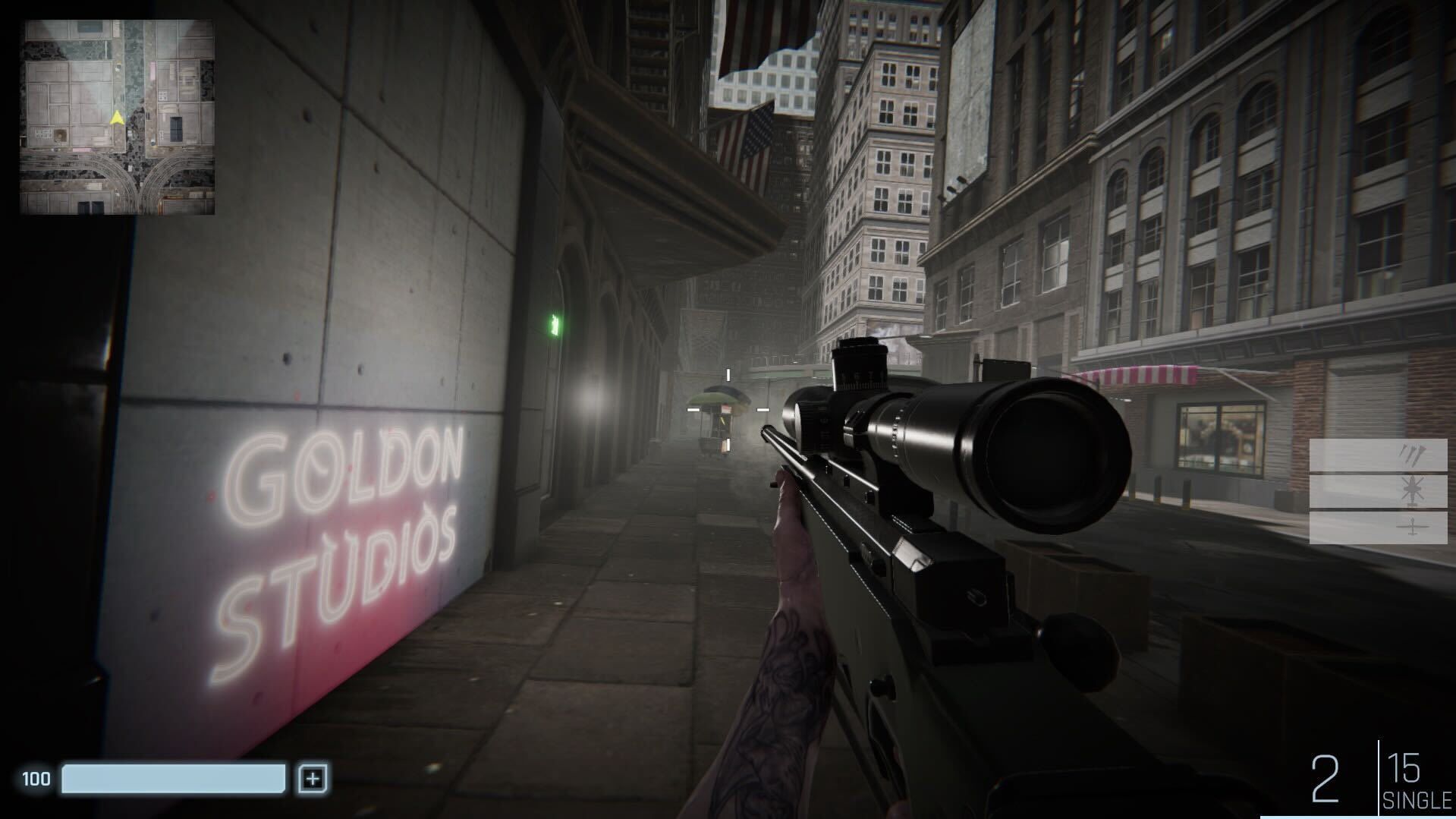Click the health plus icon

pyautogui.click(x=312, y=776)
